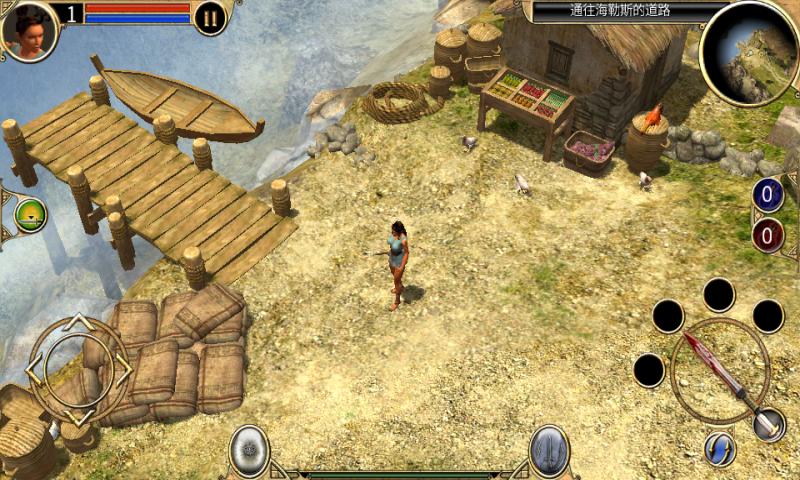Use the red health potion
800x480 pixels.
pos(768,236)
